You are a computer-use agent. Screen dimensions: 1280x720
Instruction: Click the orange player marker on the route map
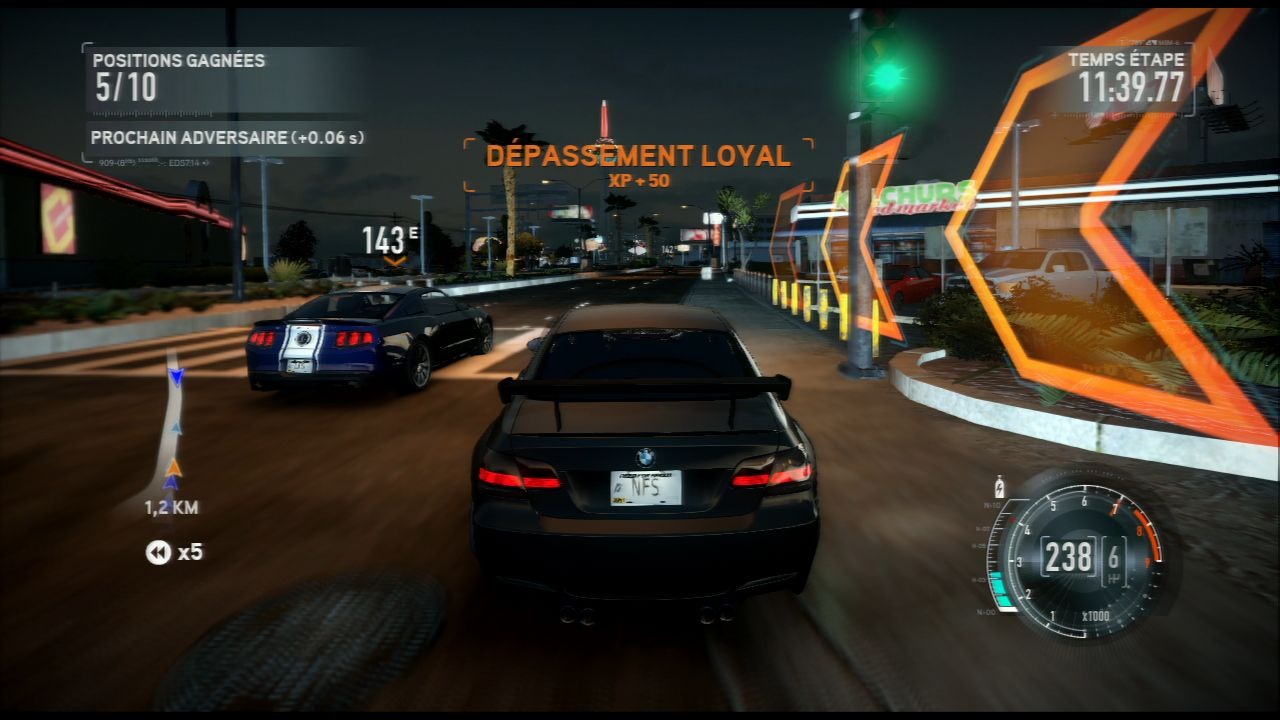(174, 466)
